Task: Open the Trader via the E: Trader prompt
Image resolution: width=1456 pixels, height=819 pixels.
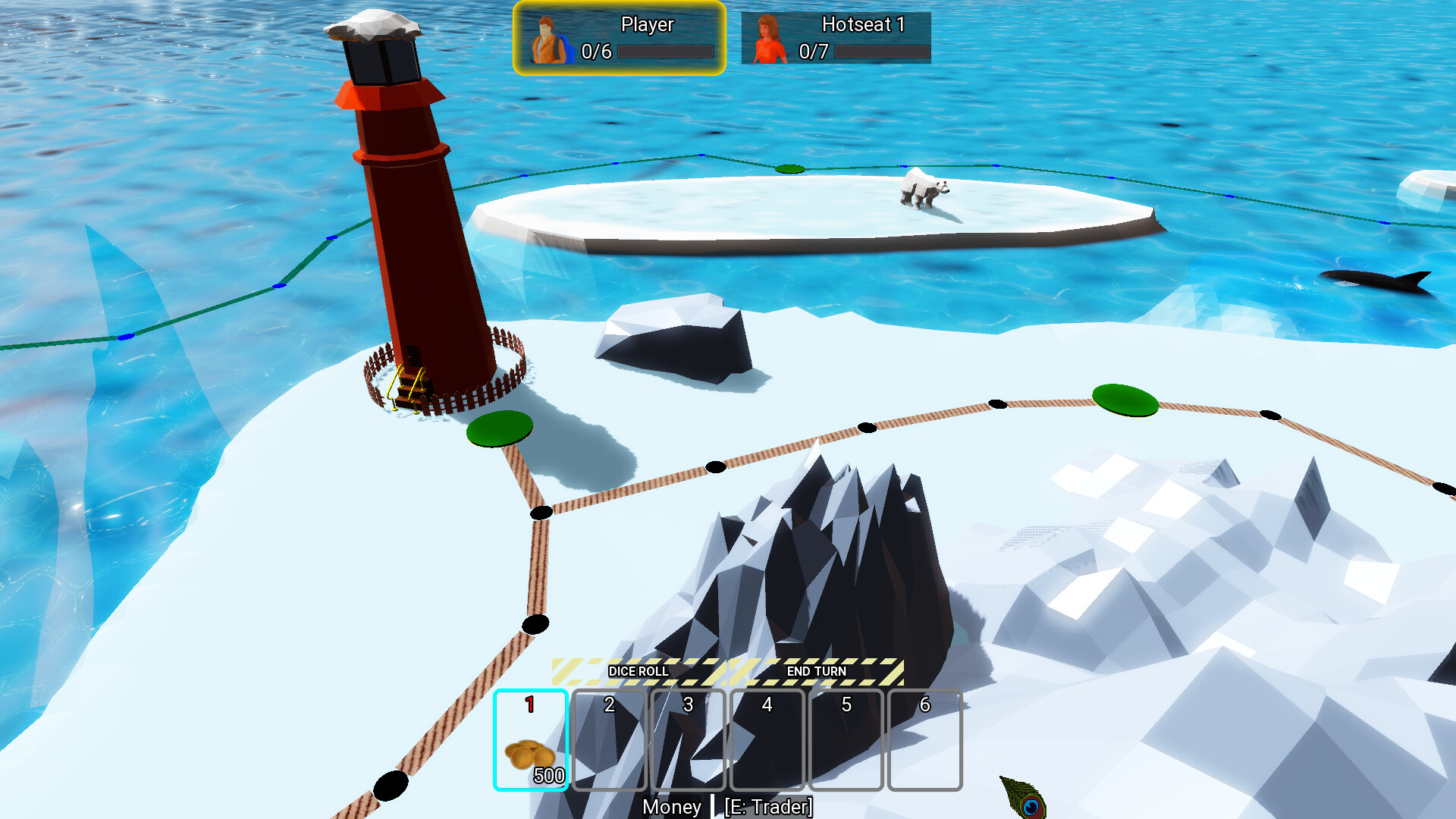Action: pyautogui.click(x=769, y=808)
